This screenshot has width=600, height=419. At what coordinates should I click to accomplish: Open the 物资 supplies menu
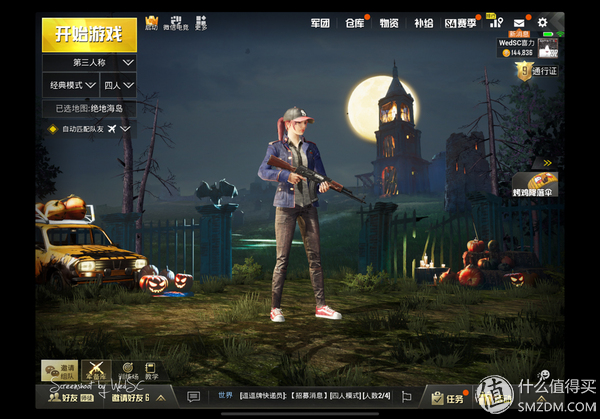click(389, 22)
